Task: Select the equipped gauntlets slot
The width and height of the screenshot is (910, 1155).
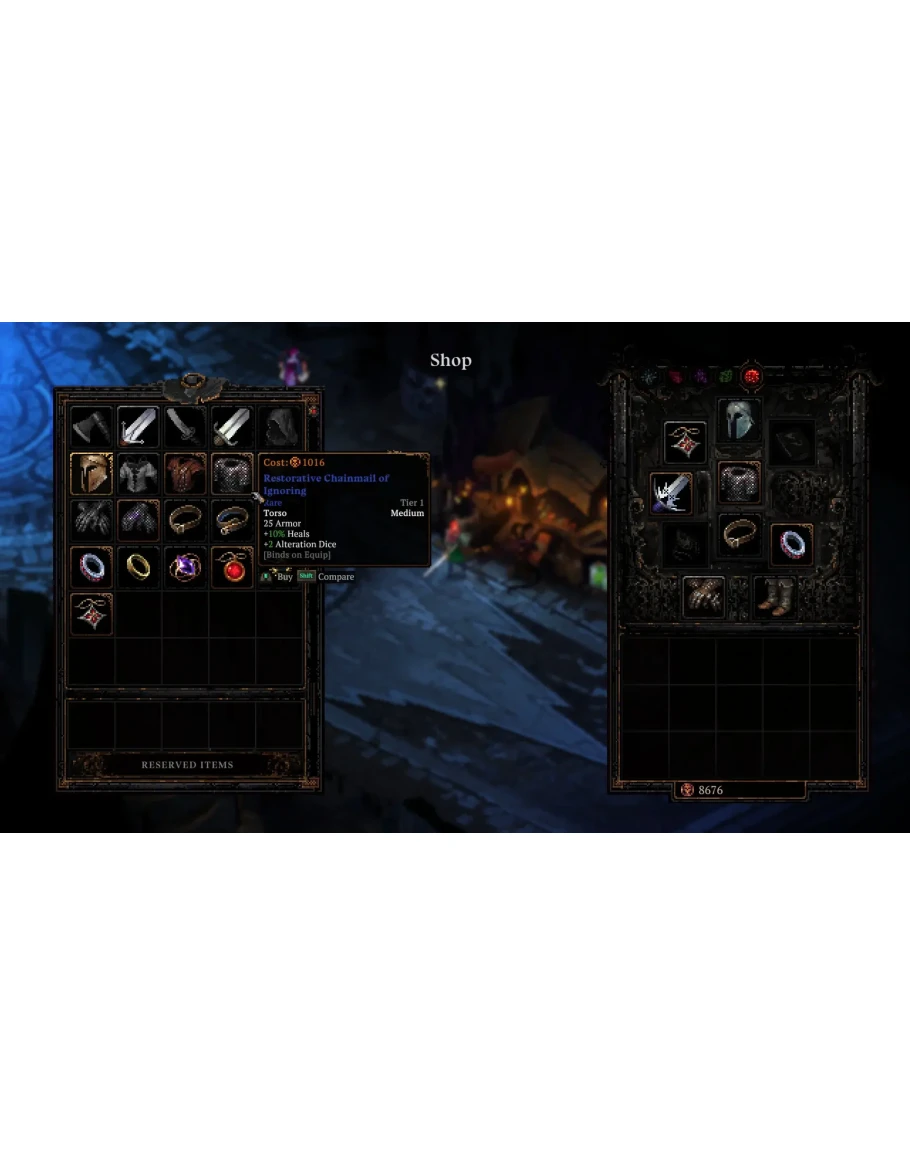Action: pos(704,596)
